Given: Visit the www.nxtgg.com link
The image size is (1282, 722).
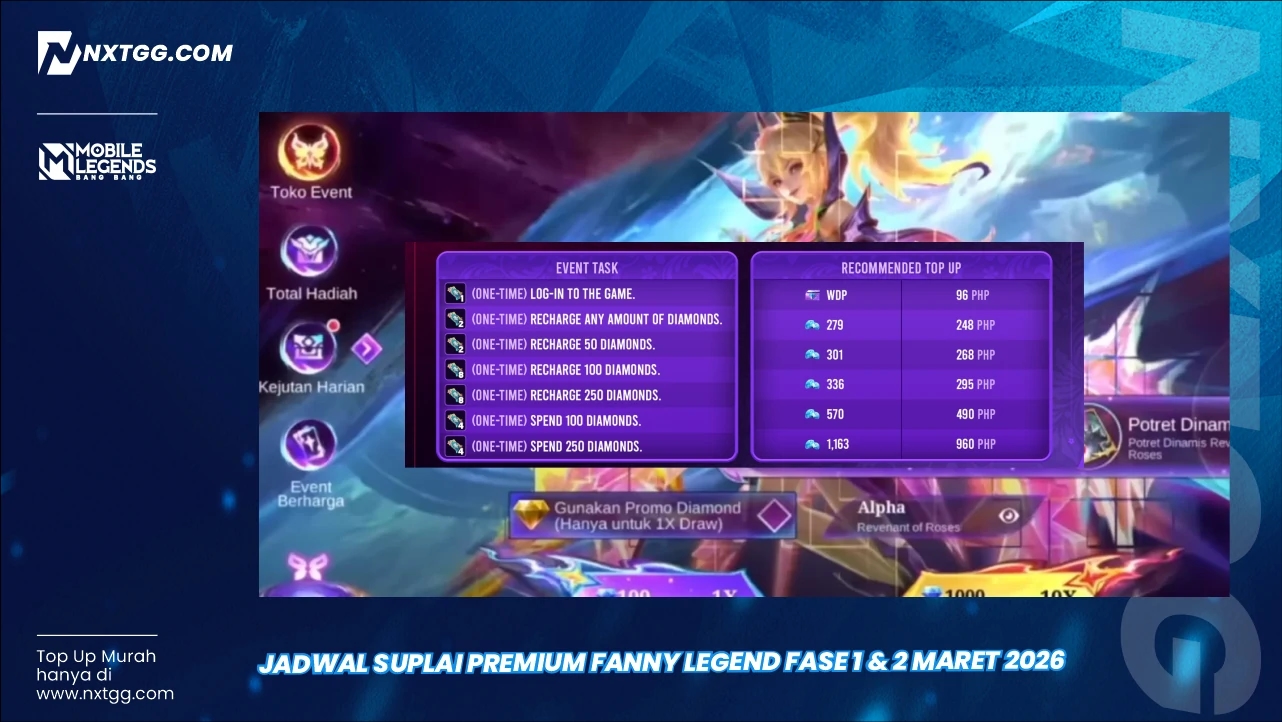Looking at the screenshot, I should (106, 693).
